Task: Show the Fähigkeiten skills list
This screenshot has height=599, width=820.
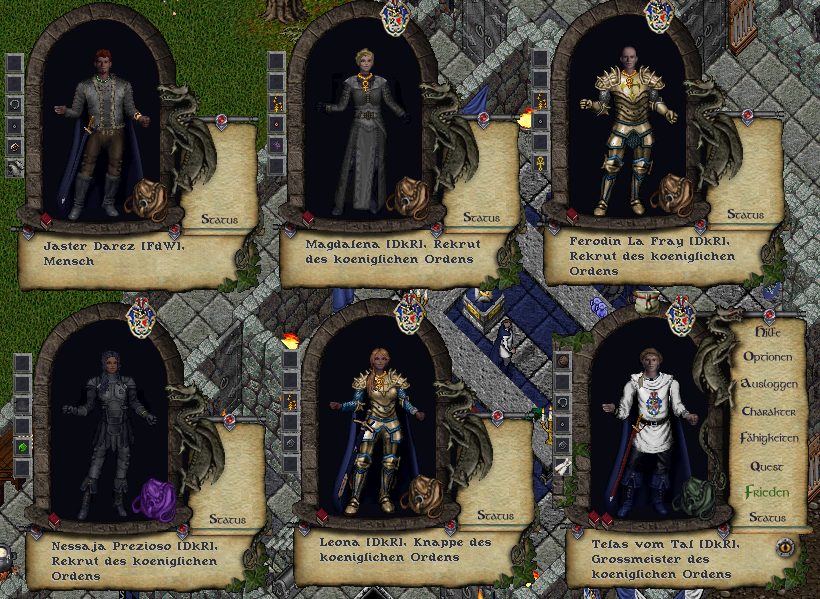Action: coord(768,438)
